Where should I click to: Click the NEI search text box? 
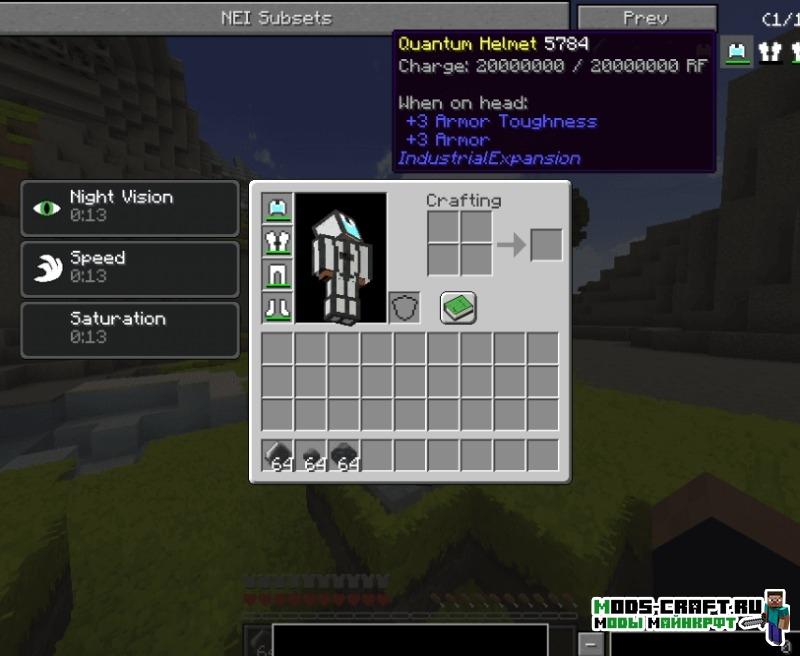tap(410, 640)
